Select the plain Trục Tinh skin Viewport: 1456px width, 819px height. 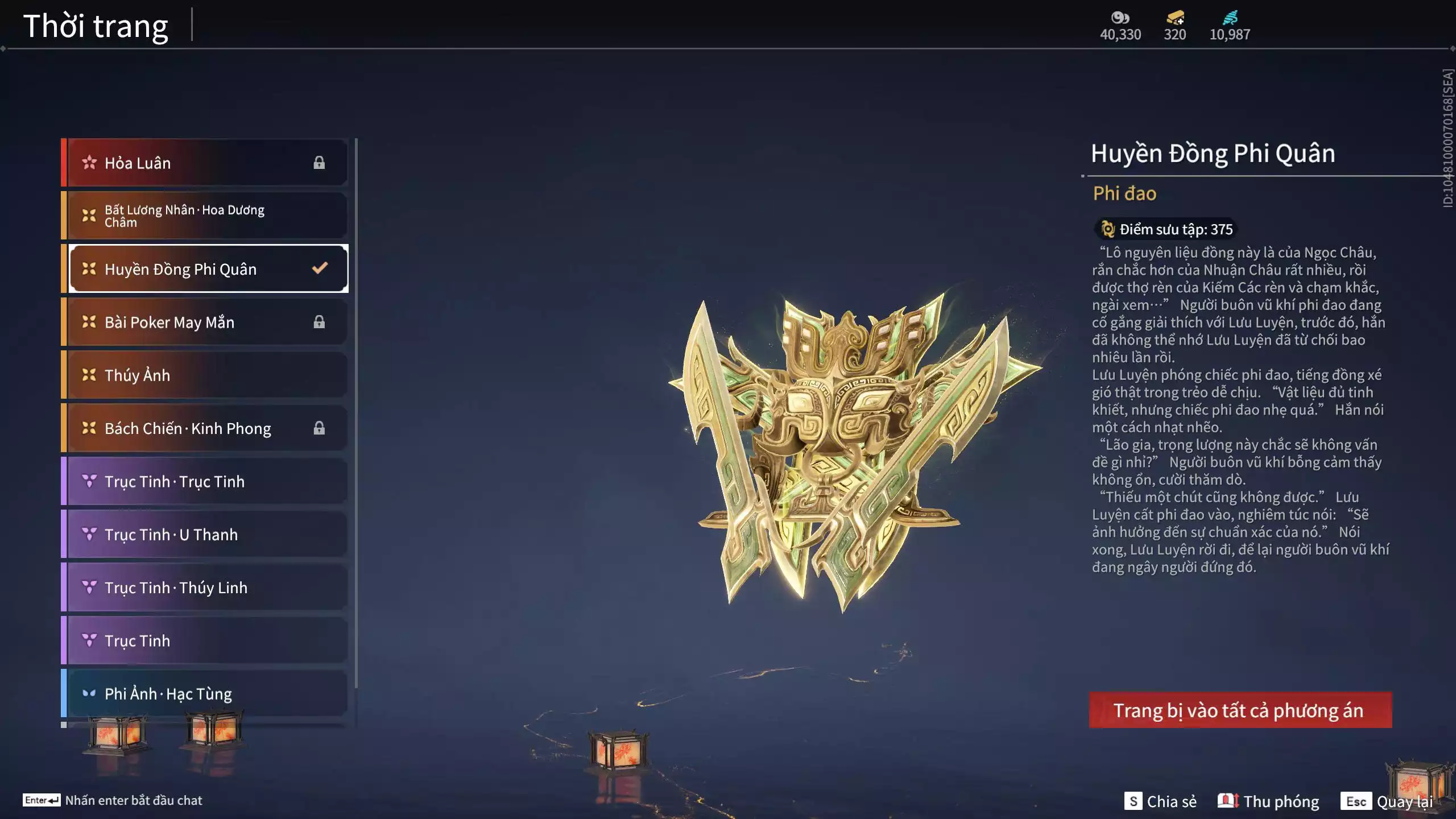(205, 640)
